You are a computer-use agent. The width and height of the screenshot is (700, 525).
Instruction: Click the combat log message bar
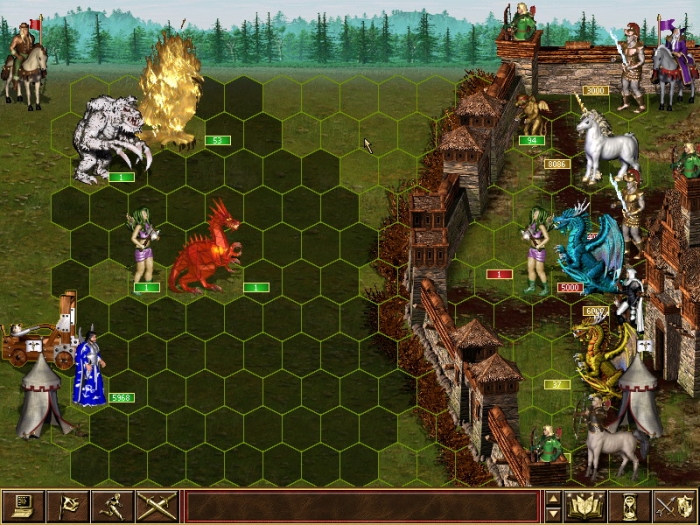362,507
